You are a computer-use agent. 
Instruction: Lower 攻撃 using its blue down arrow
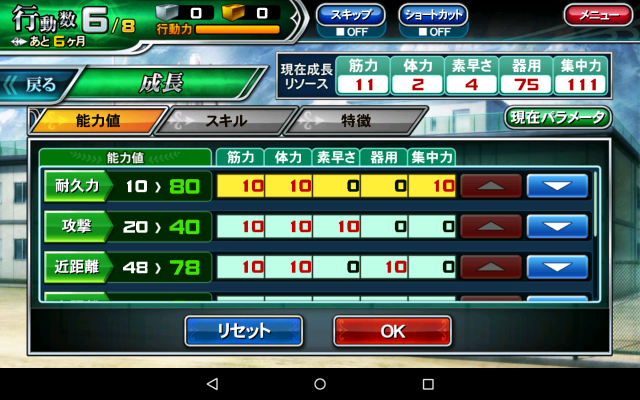click(556, 226)
